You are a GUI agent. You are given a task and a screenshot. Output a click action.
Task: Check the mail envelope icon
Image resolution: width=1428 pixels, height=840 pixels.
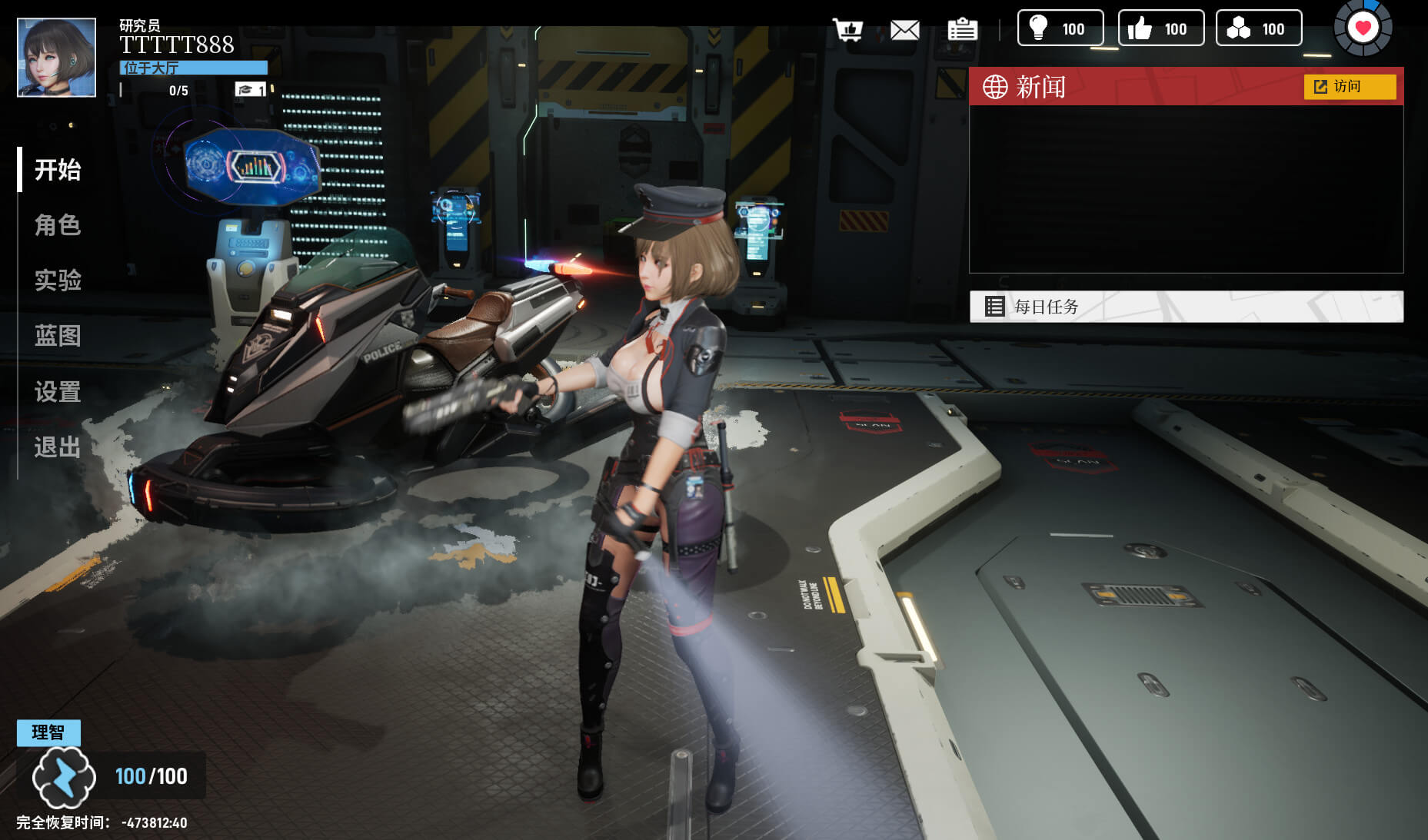[905, 30]
